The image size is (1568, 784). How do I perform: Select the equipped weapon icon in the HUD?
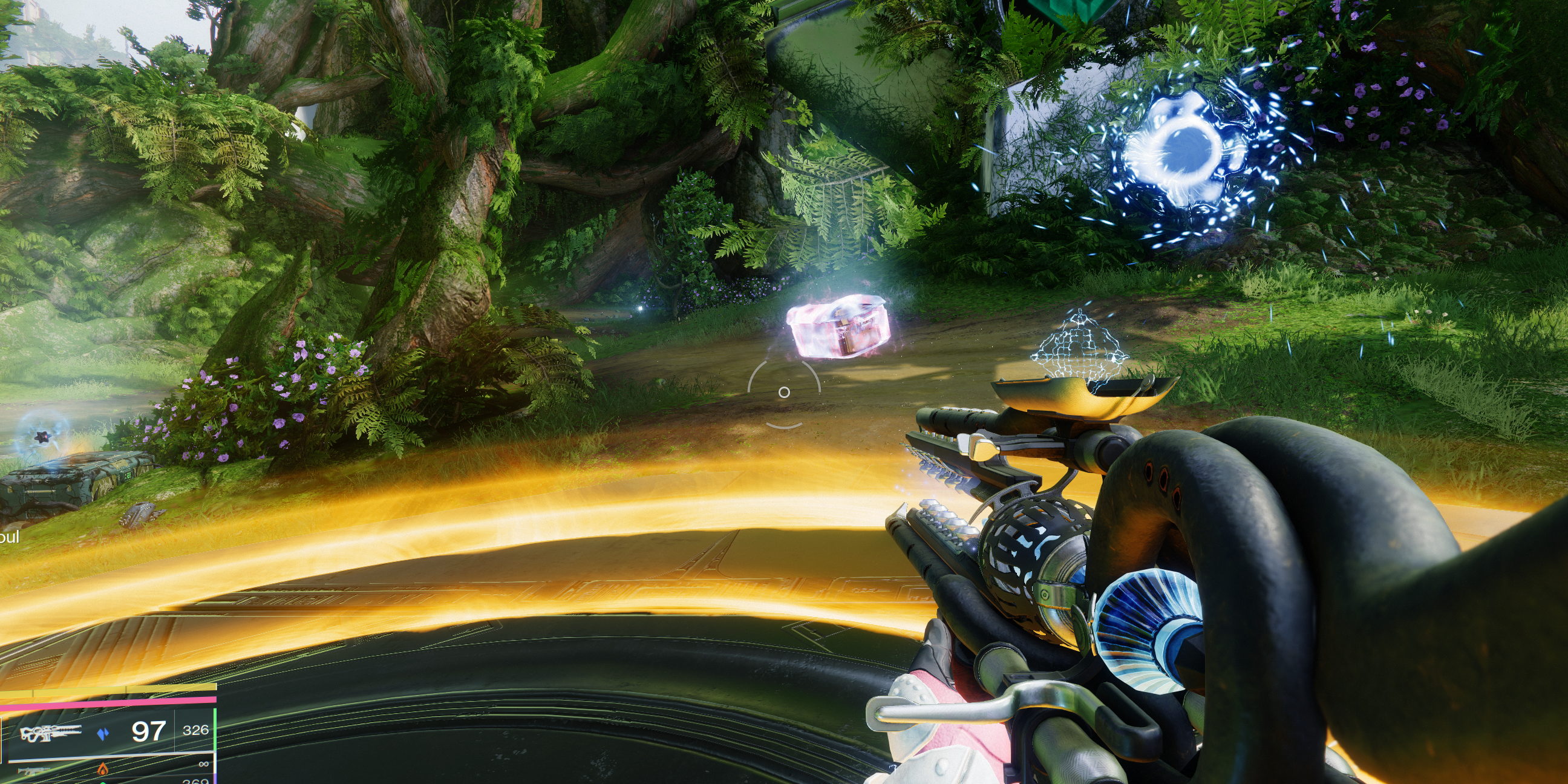click(x=50, y=733)
